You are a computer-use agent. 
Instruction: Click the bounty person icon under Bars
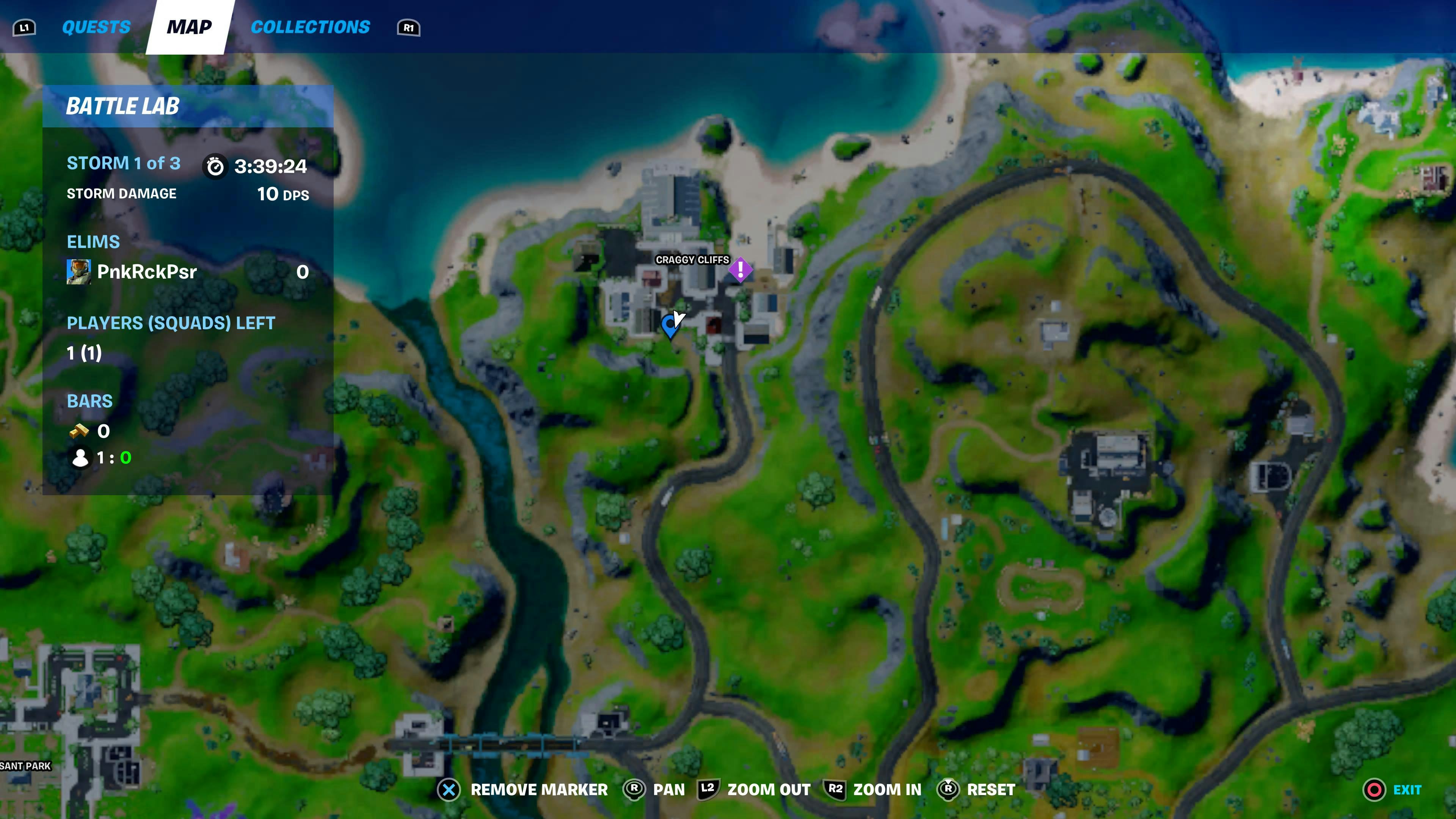[80, 458]
